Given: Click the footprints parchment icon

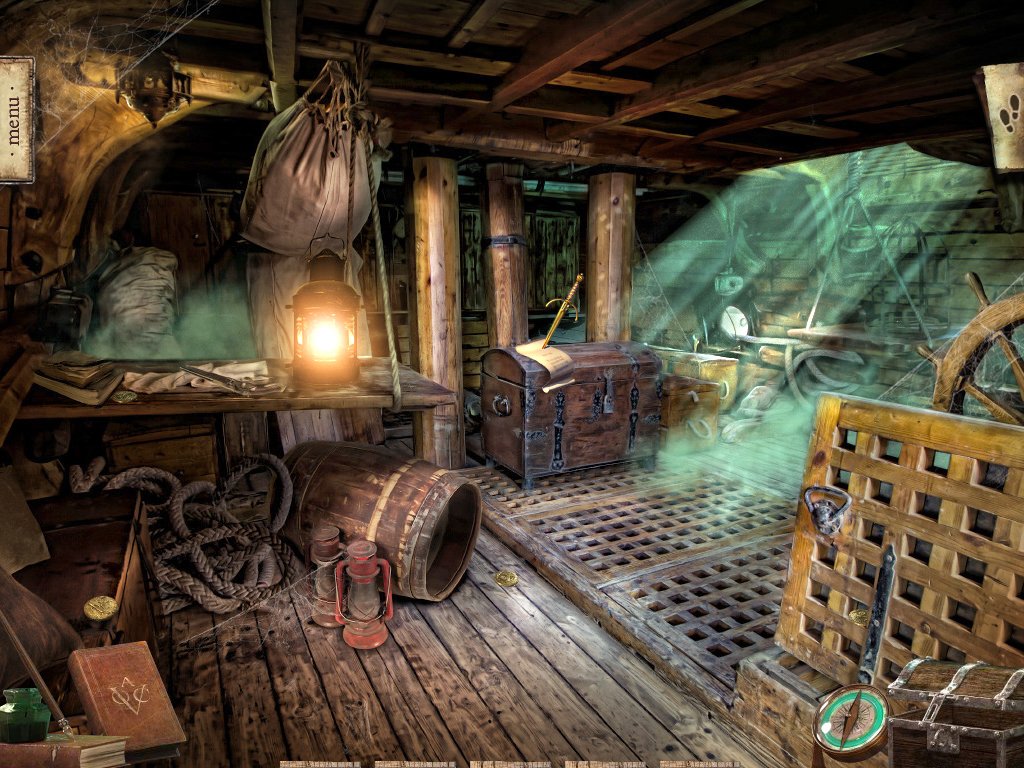Looking at the screenshot, I should pyautogui.click(x=1004, y=113).
